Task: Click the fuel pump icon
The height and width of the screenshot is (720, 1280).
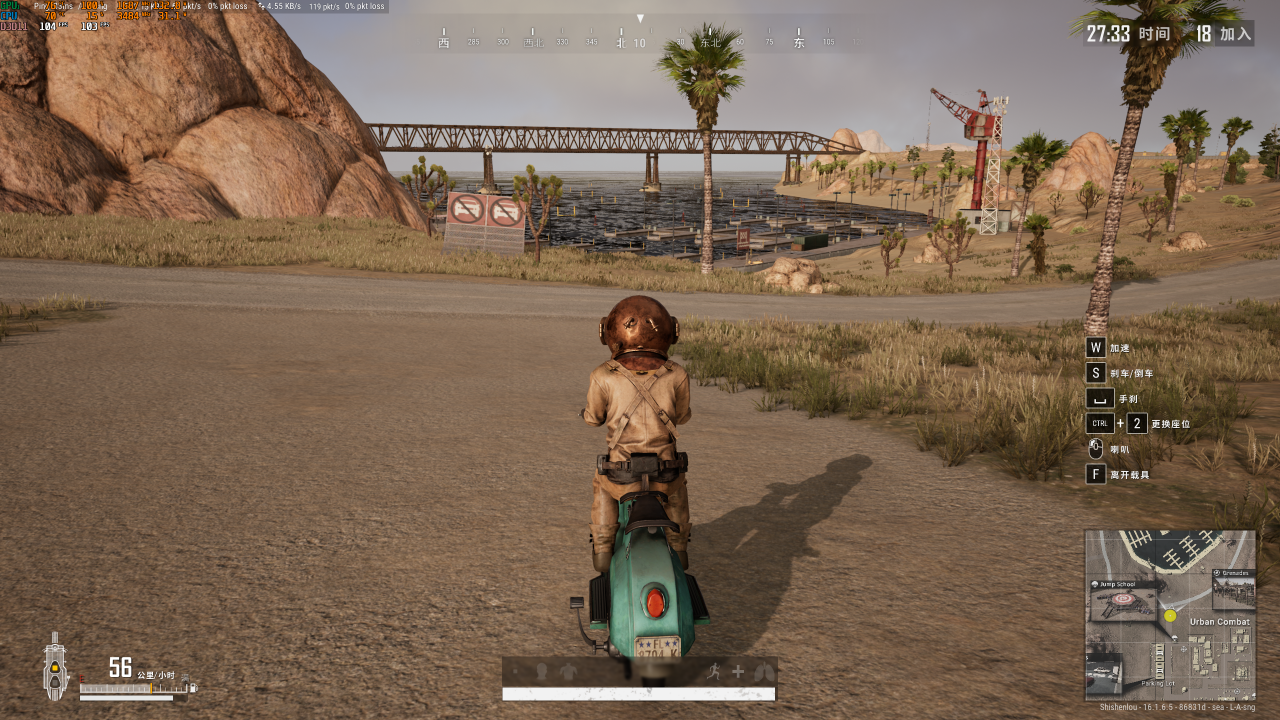Action: coord(193,687)
